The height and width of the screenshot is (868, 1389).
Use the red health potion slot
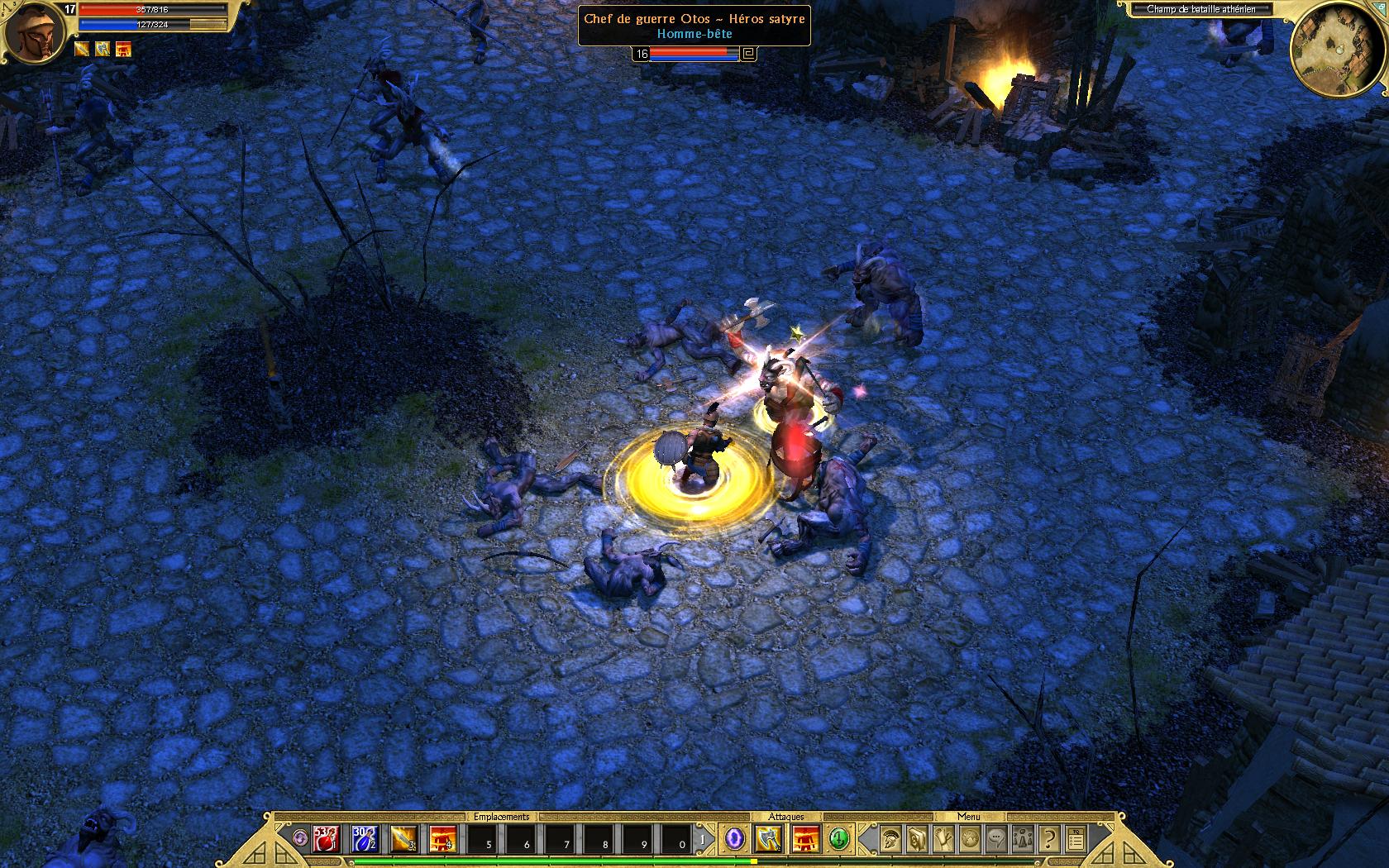[x=326, y=839]
